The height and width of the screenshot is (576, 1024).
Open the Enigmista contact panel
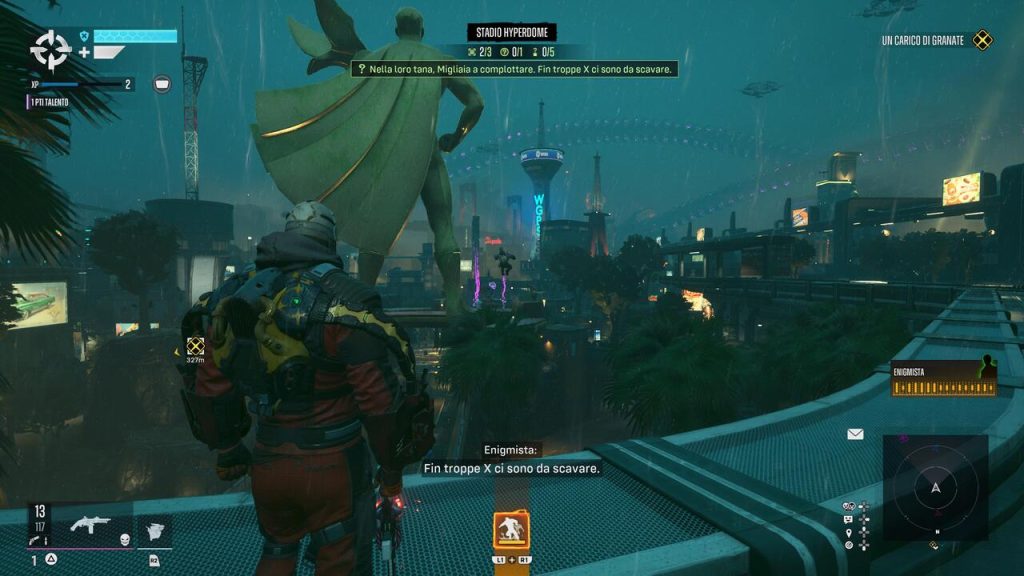click(944, 378)
